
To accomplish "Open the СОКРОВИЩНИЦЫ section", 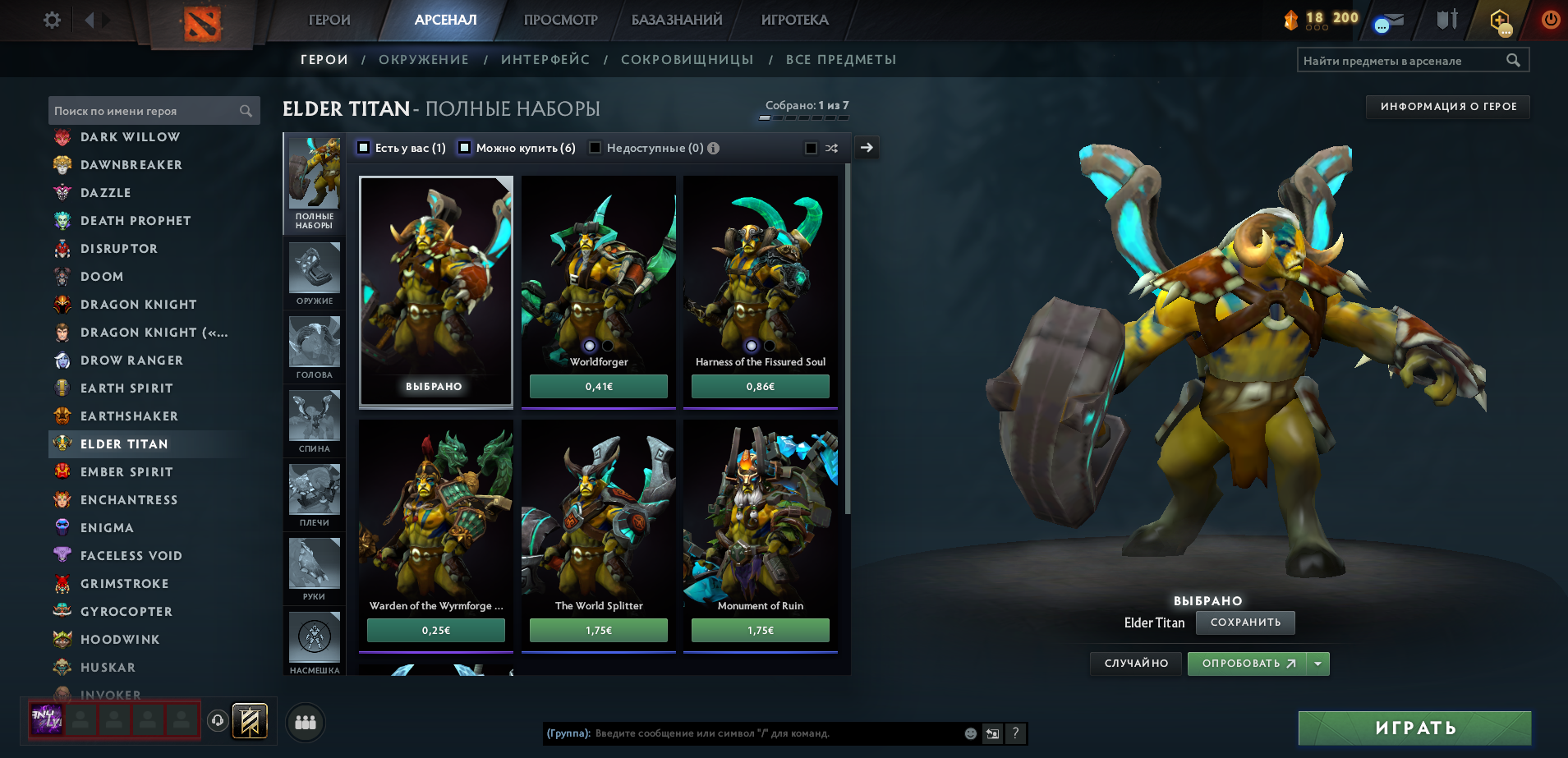I will coord(688,59).
